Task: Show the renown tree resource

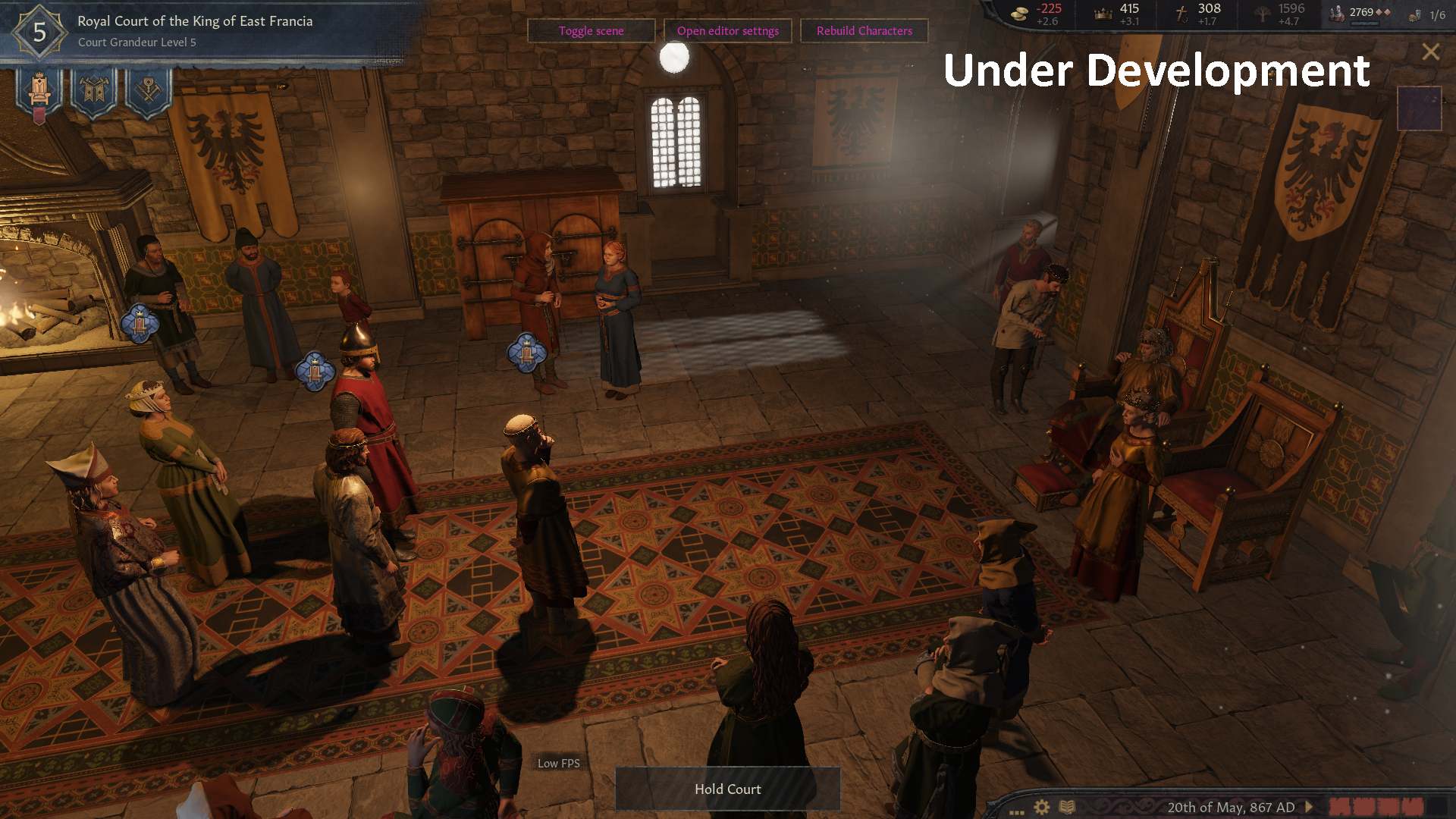Action: tap(1279, 14)
